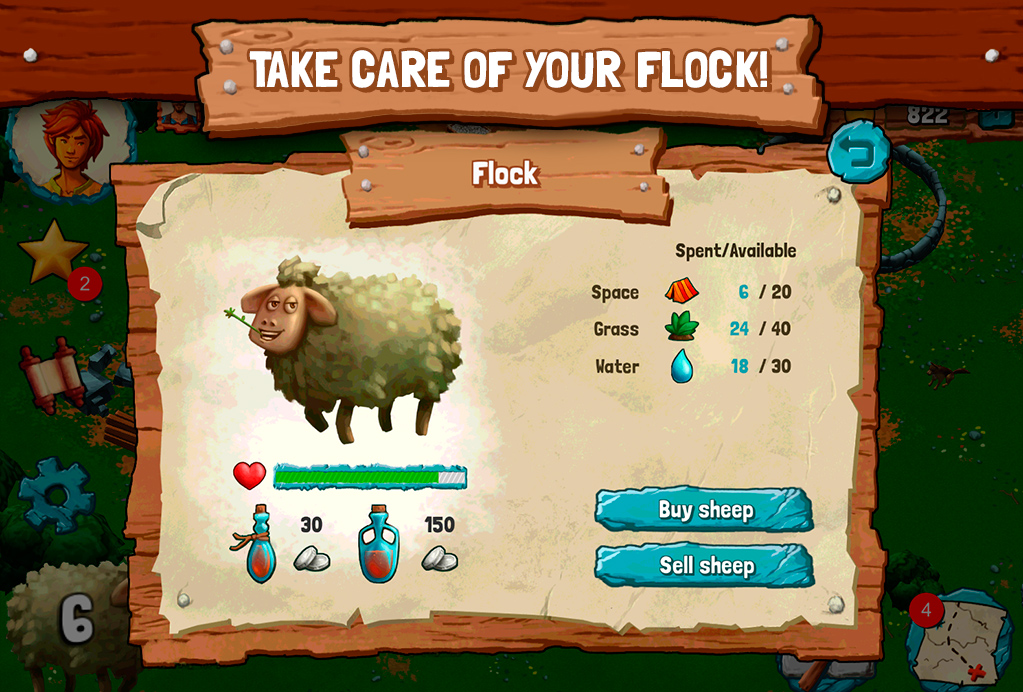Screen dimensions: 1023x692
Task: Select the red-haired character portrait
Action: tap(72, 145)
